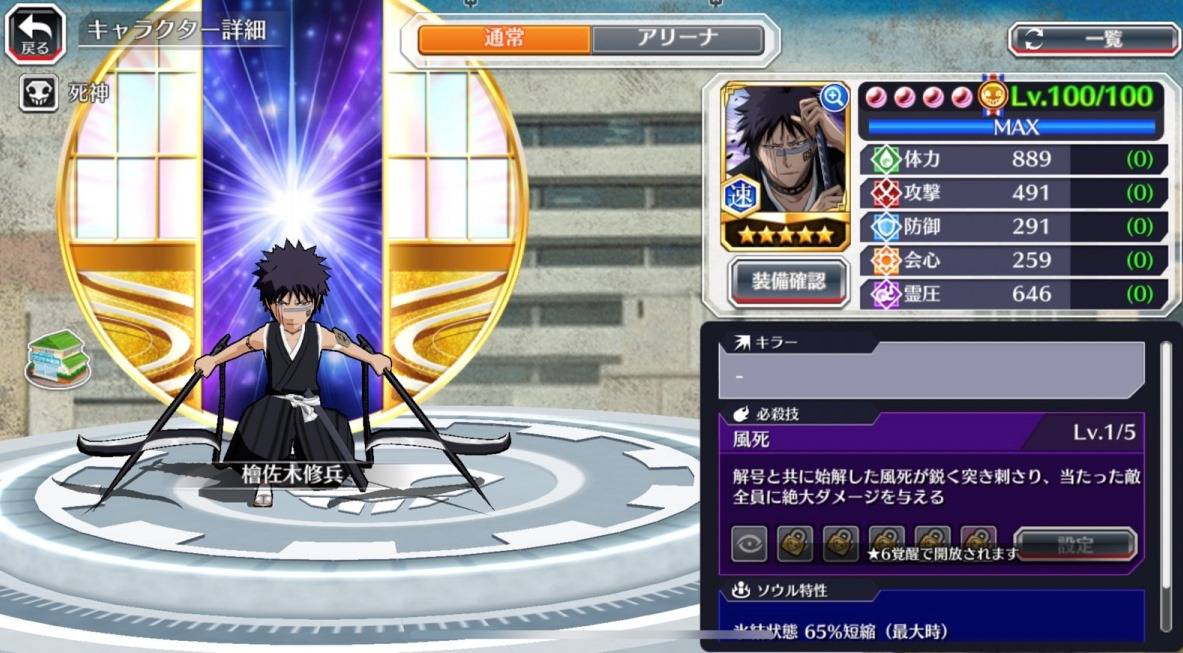Click the school building icon
This screenshot has height=653, width=1183.
pos(57,357)
